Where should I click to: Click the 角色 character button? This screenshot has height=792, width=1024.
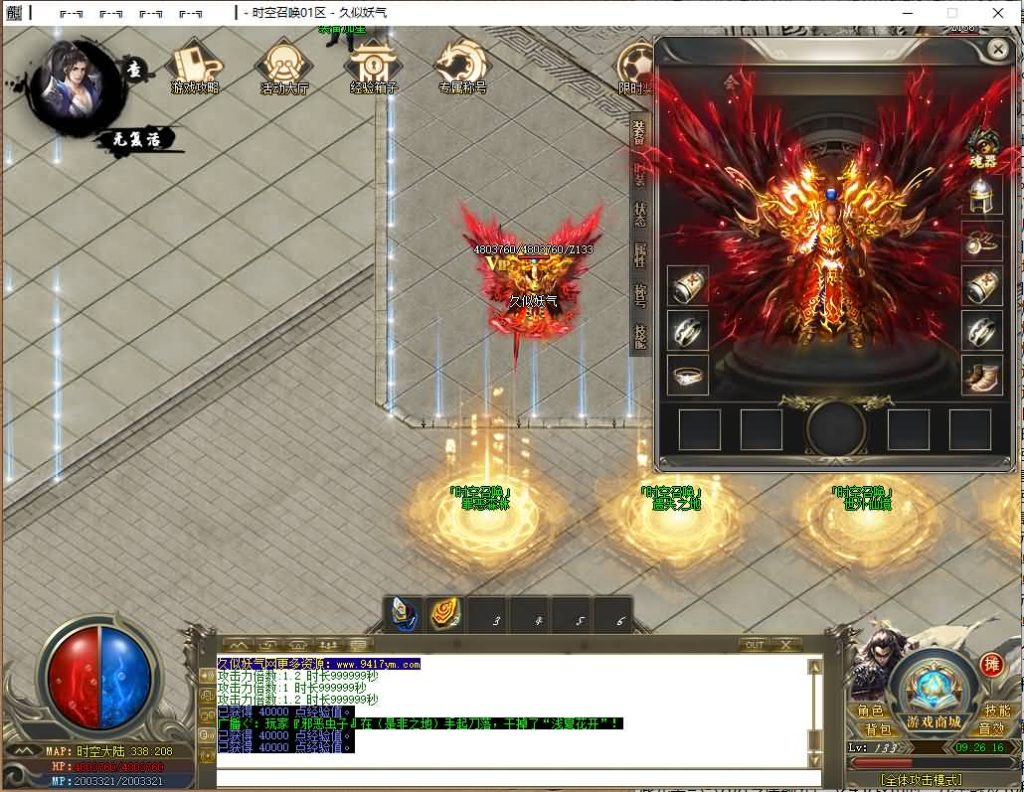pyautogui.click(x=871, y=711)
